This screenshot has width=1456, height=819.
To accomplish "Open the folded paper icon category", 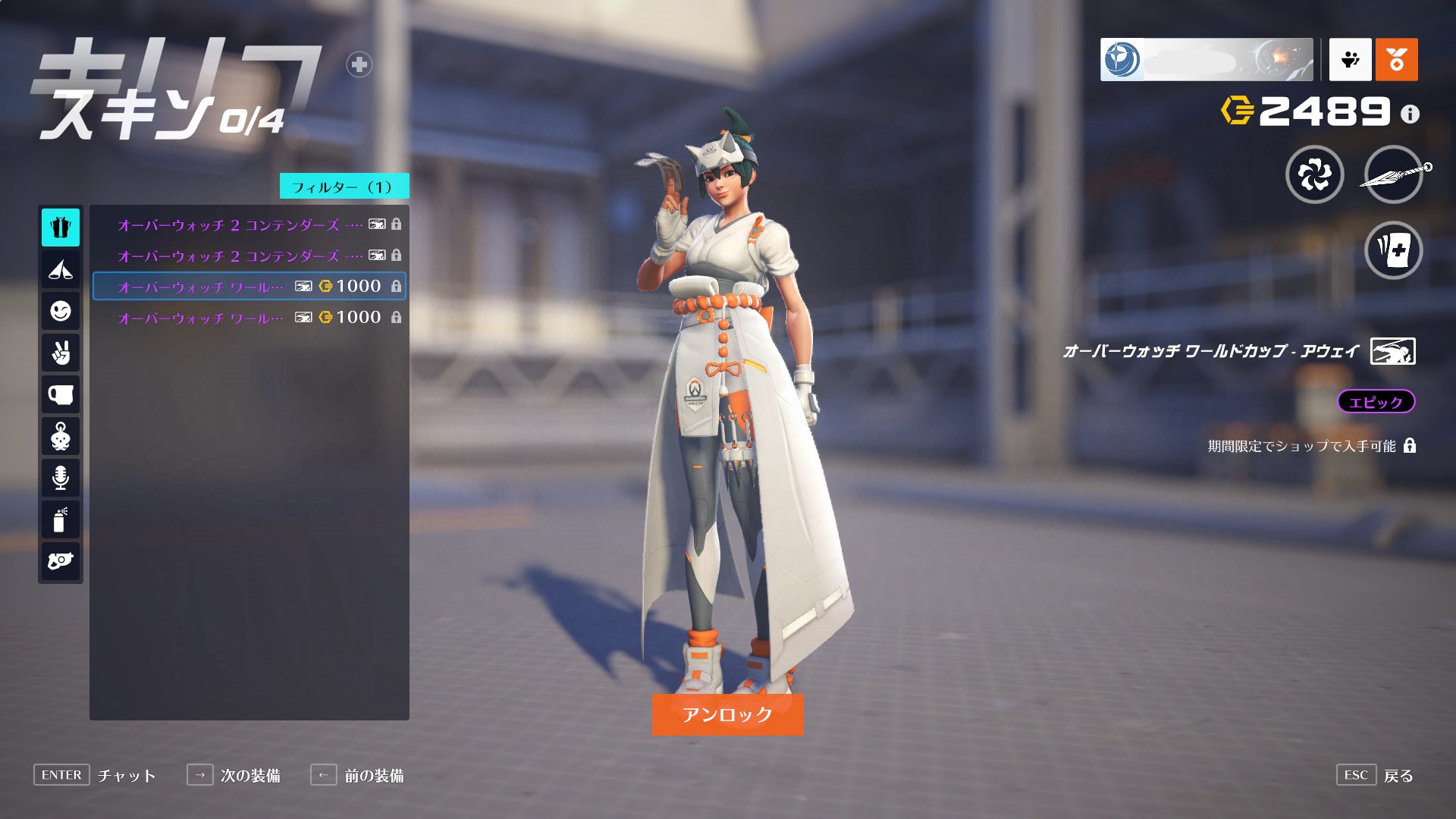I will click(61, 269).
